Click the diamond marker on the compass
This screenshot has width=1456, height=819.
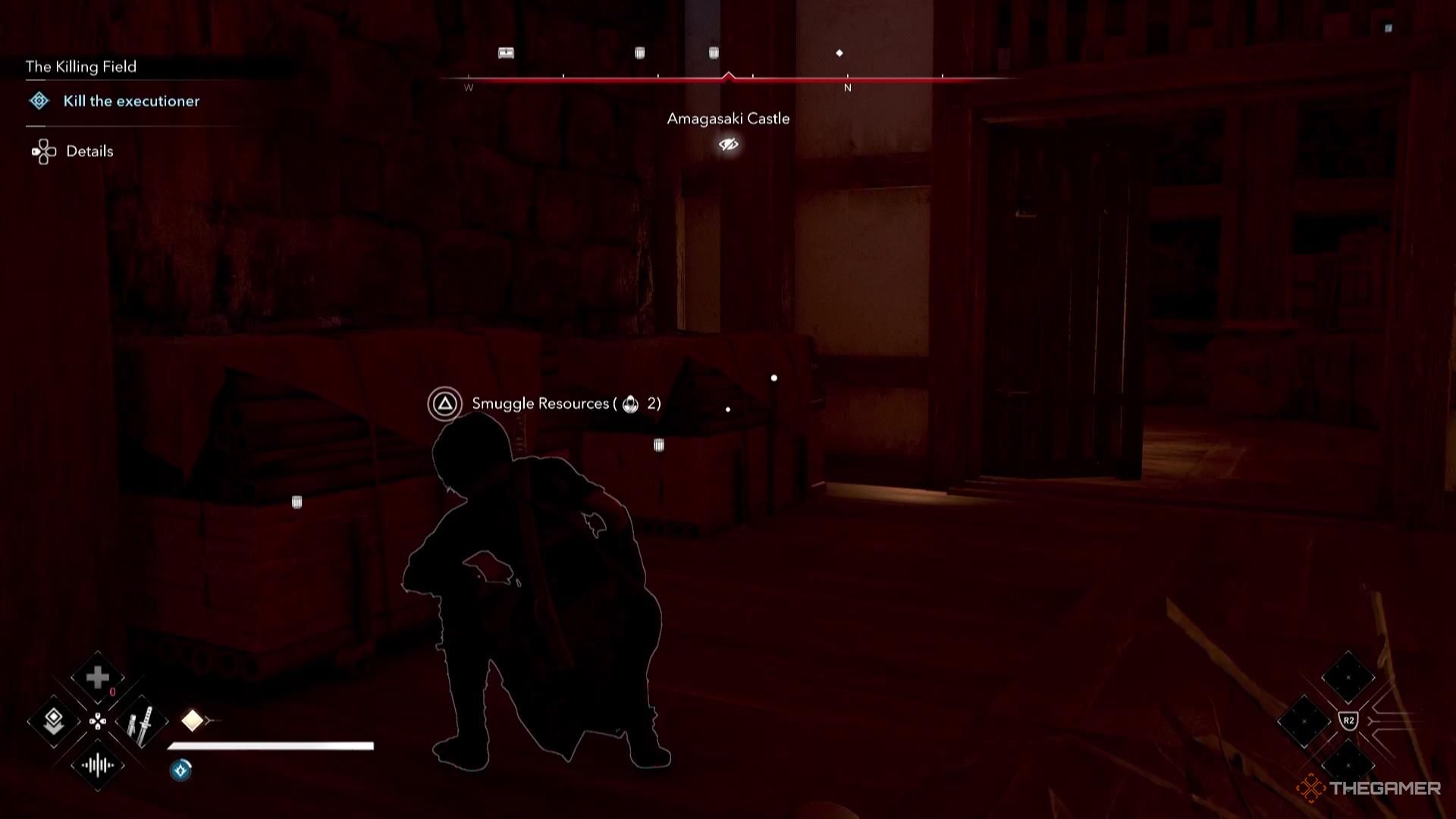pyautogui.click(x=839, y=53)
